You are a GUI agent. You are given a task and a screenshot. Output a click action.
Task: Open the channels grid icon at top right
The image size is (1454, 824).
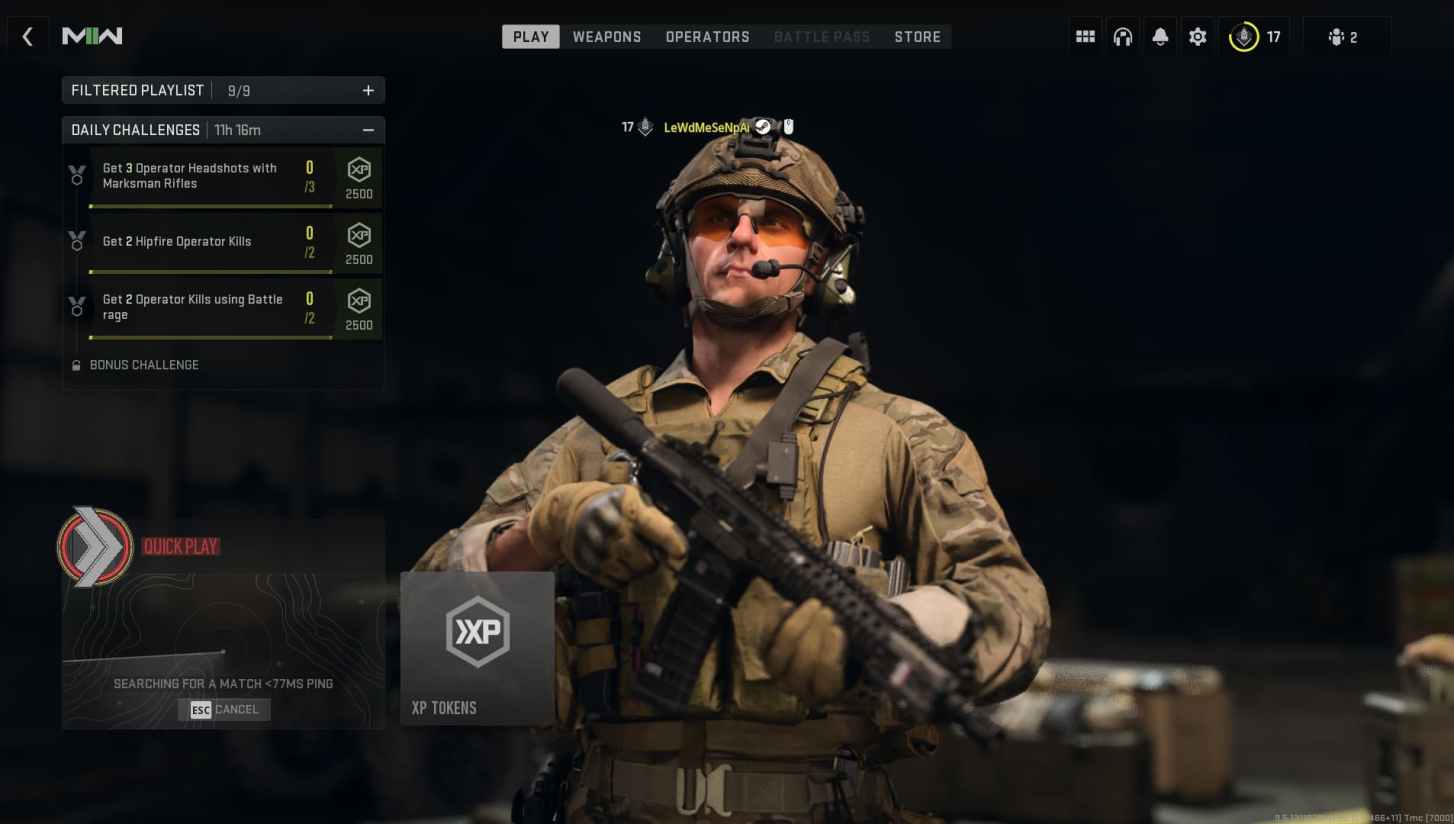(x=1084, y=36)
